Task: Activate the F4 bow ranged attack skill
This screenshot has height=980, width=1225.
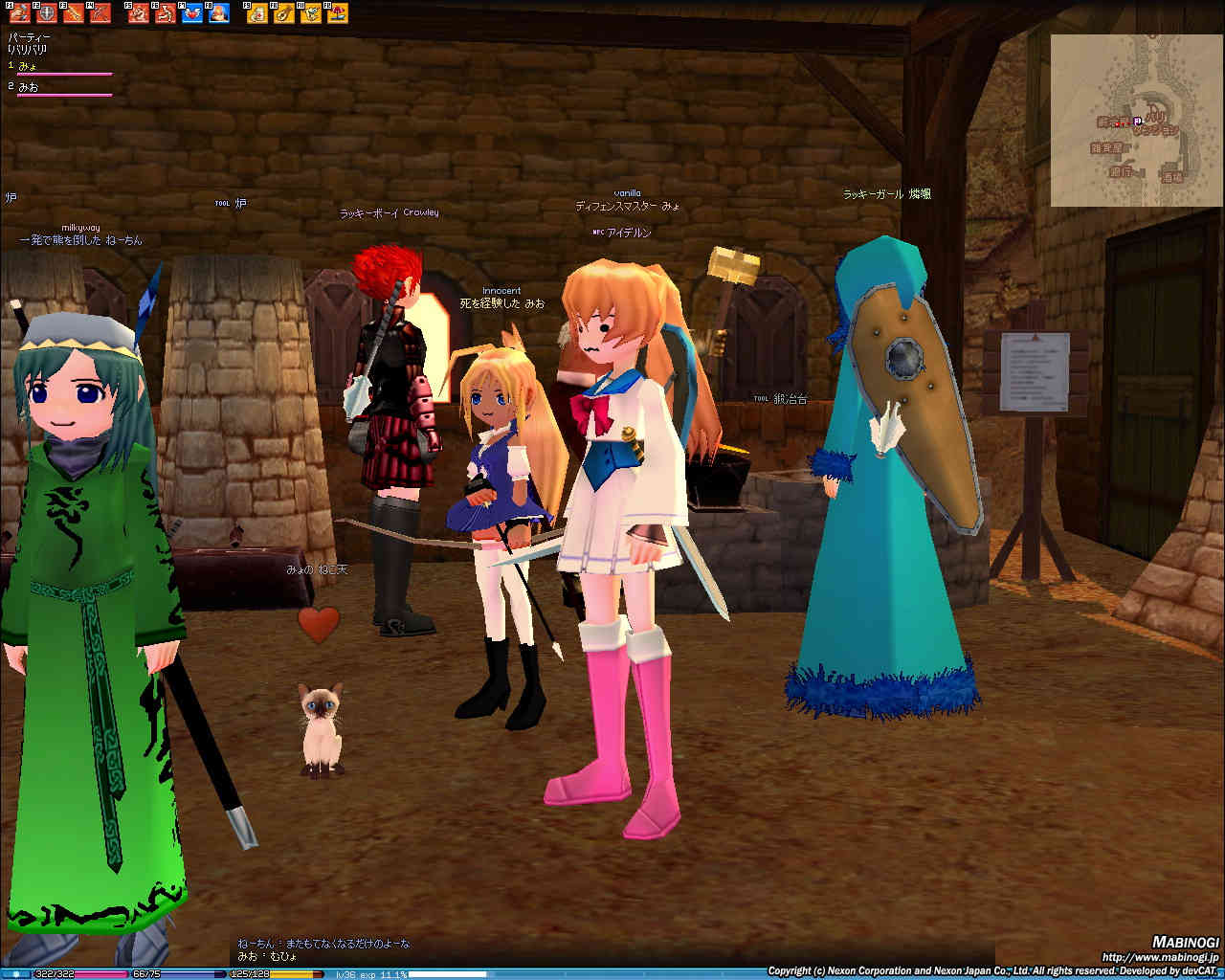Action: 100,13
